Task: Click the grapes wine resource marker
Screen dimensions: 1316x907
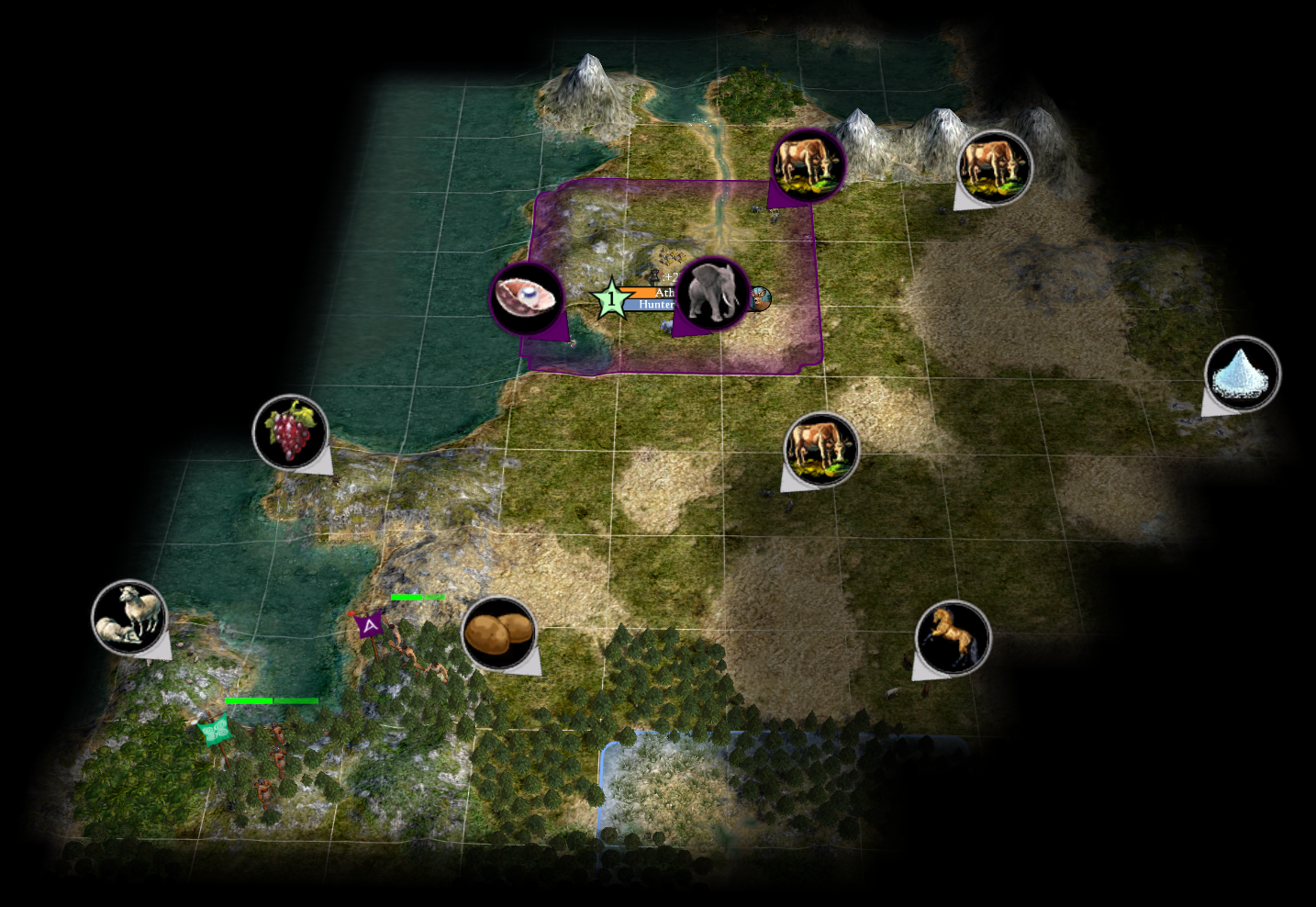Action: tap(291, 431)
